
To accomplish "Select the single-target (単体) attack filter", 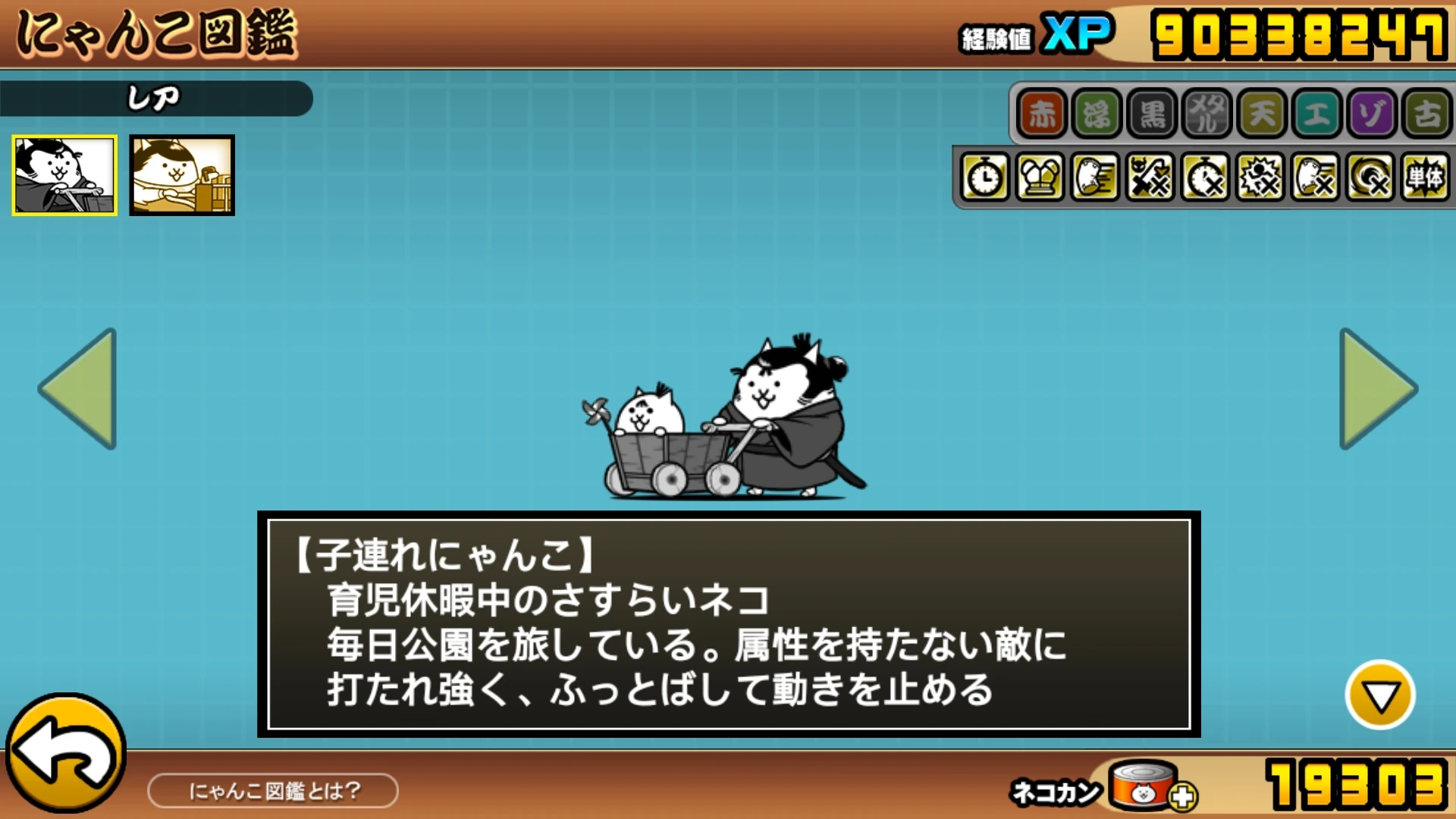I will (x=1426, y=179).
